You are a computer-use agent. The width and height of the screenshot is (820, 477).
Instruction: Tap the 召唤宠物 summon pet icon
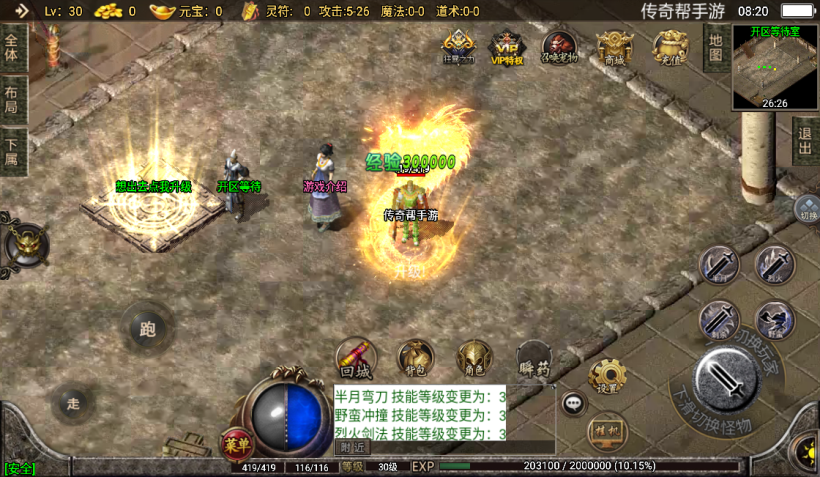point(559,48)
